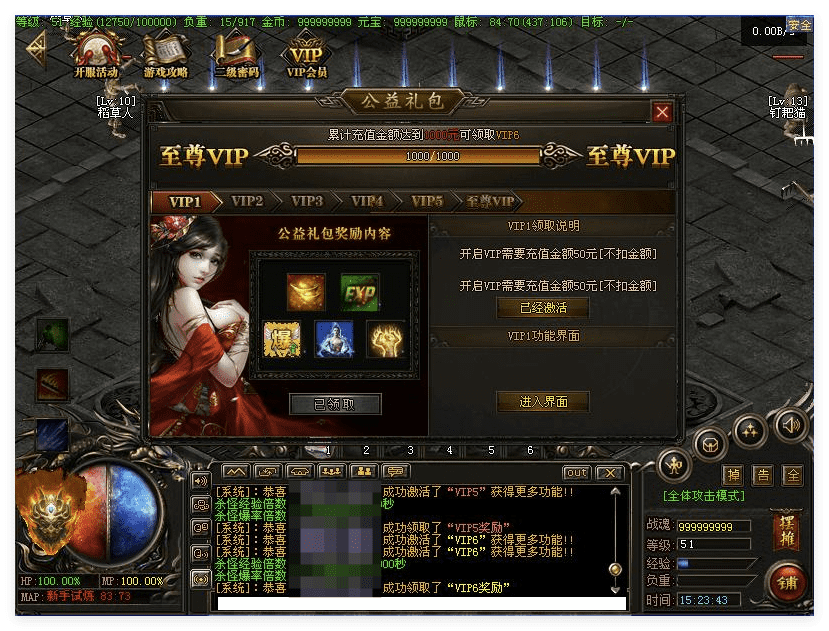This screenshot has width=829, height=631.
Task: Open the 游戏攻略 game guide scroll
Action: coord(165,54)
